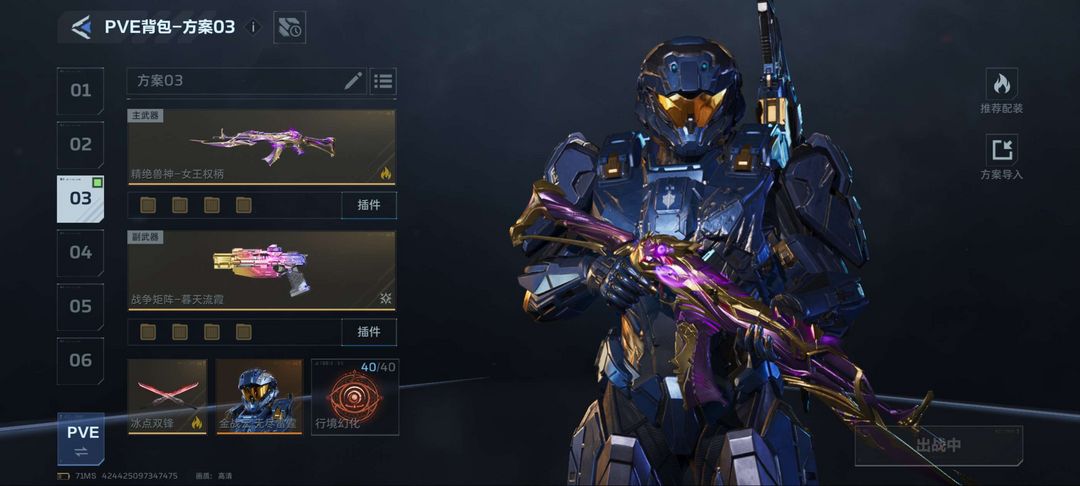Select the secondary weapon 暮天流霞 slot

click(261, 269)
